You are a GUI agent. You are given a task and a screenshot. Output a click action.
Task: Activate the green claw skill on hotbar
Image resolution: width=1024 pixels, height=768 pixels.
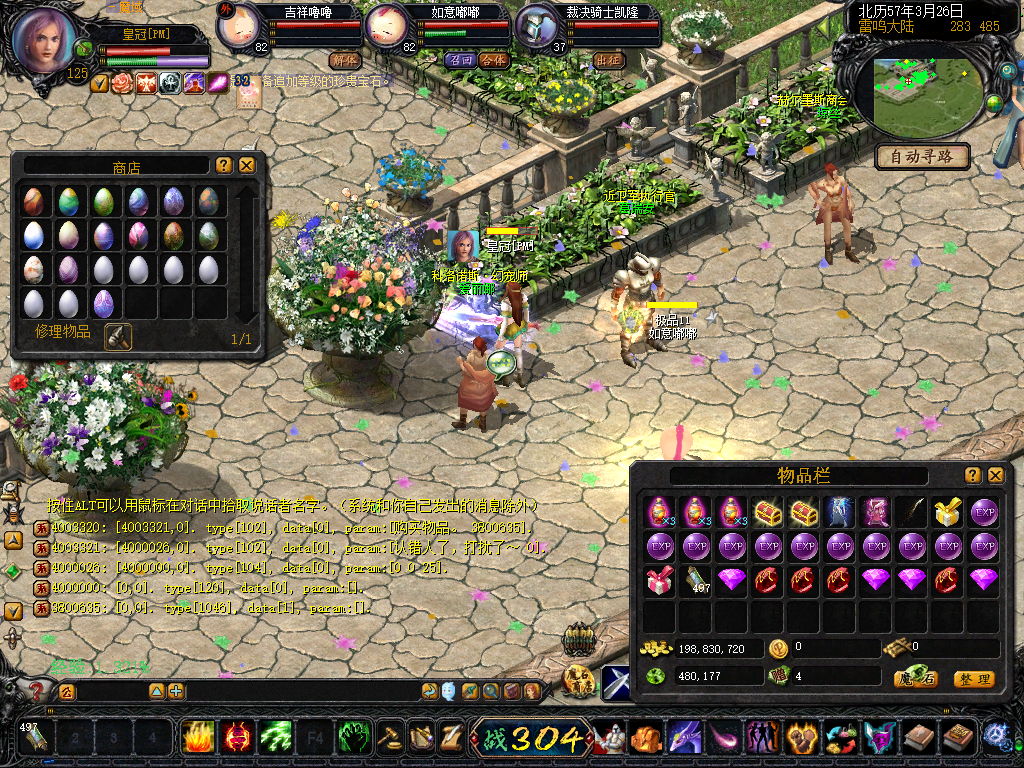click(x=276, y=738)
